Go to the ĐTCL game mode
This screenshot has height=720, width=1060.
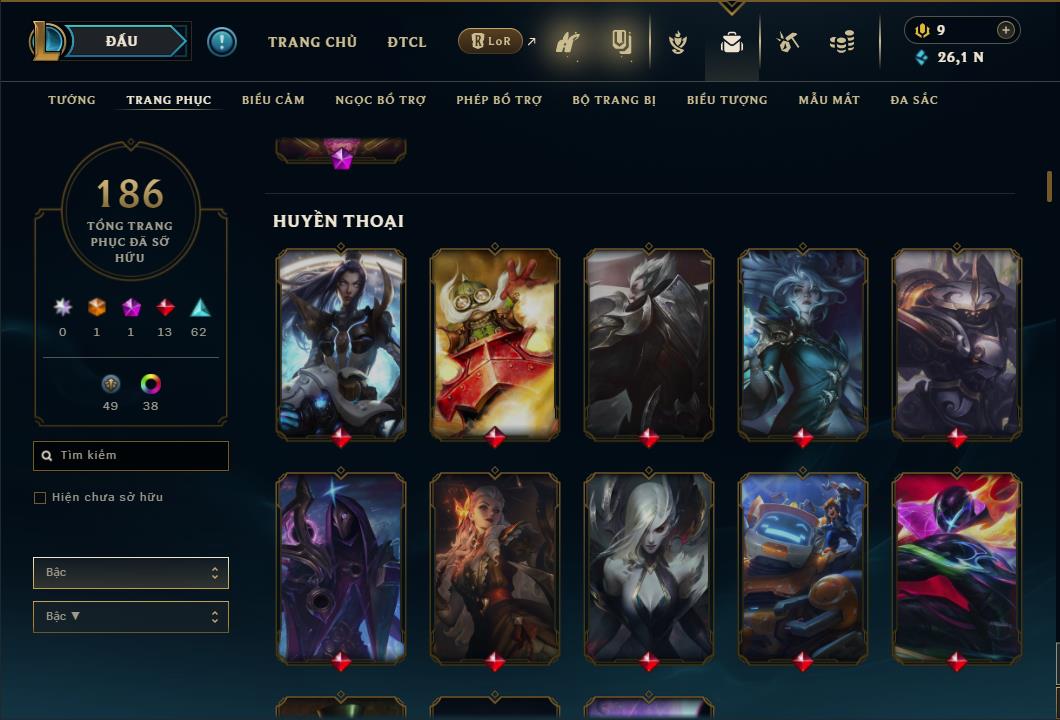point(407,42)
